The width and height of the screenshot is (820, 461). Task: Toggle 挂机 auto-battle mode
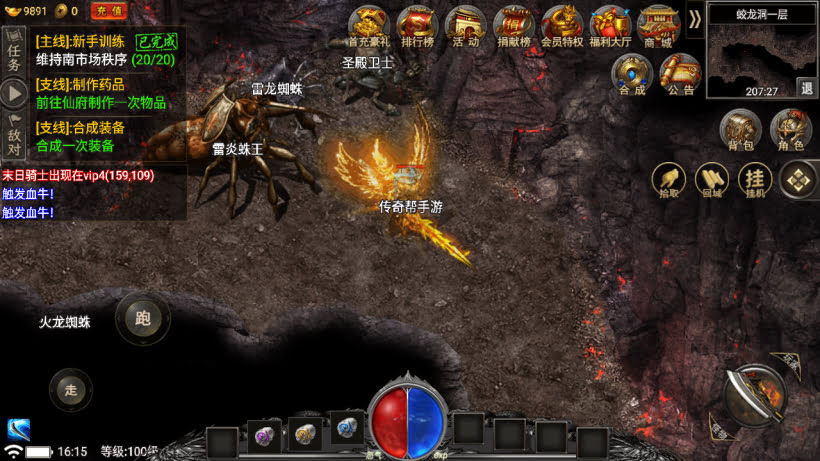(755, 181)
